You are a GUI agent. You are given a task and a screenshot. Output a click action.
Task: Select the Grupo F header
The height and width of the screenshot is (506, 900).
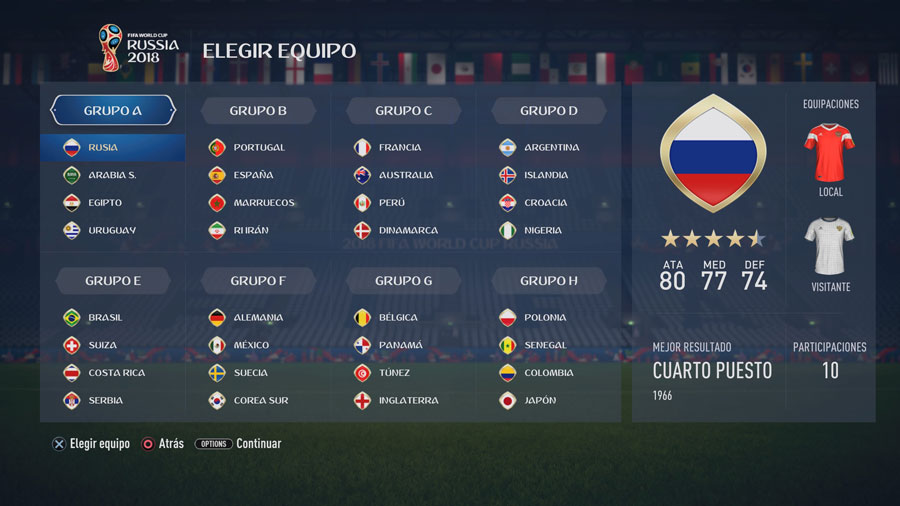(x=258, y=281)
